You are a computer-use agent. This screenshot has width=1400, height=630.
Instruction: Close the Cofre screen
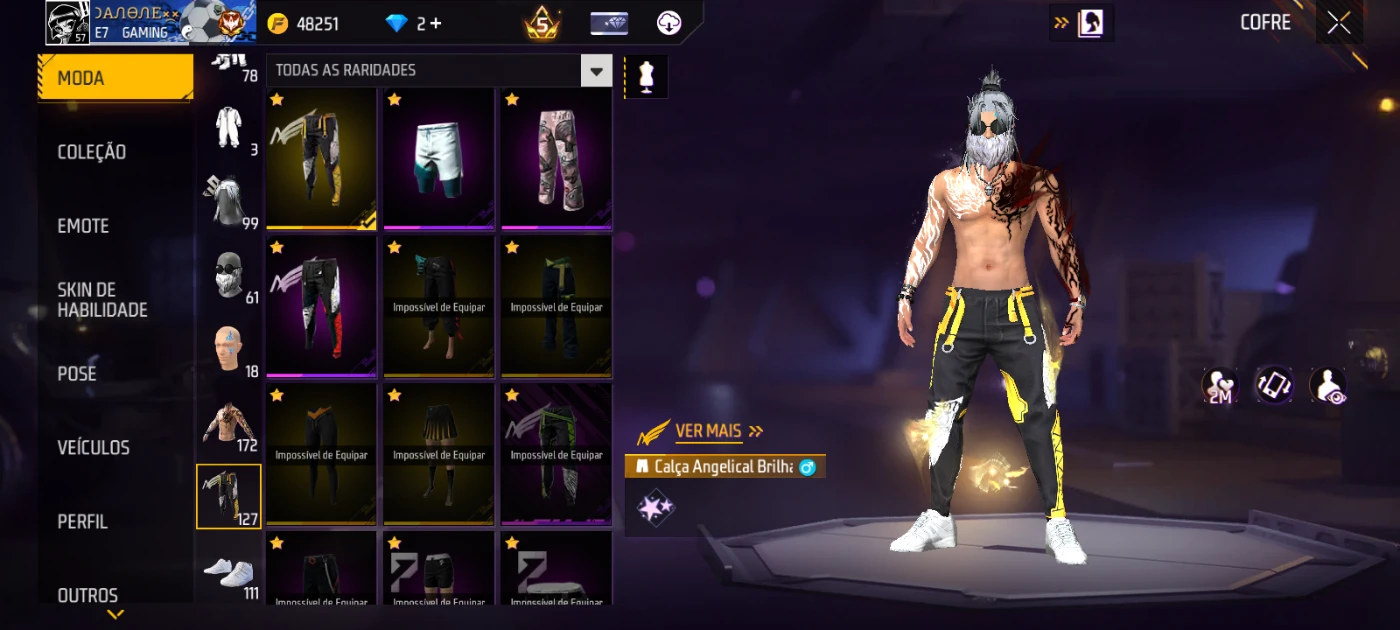(1338, 23)
